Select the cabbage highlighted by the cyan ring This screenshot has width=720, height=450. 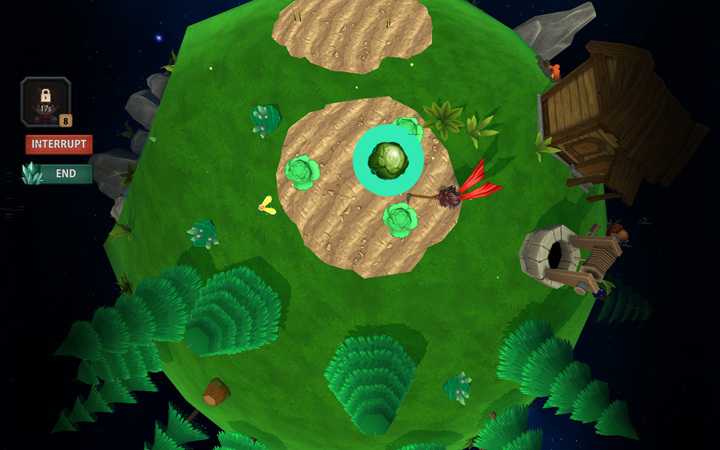[388, 160]
